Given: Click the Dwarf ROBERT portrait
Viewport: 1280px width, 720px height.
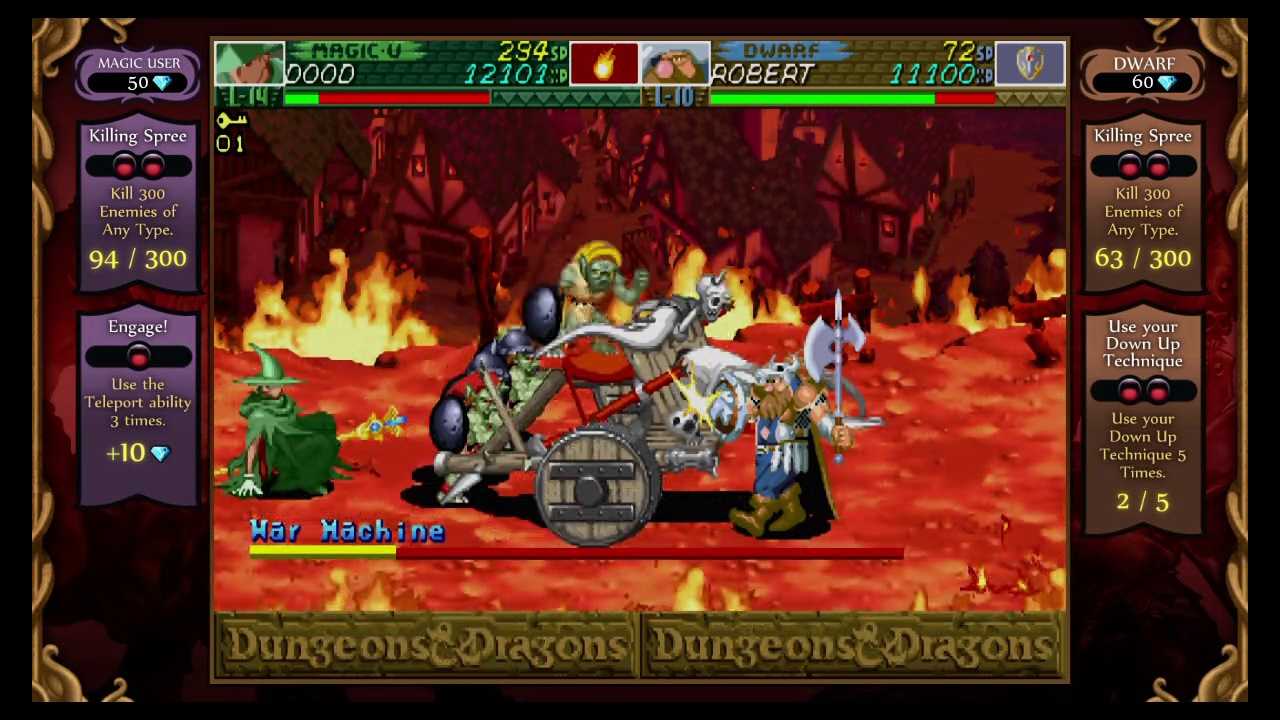Looking at the screenshot, I should click(x=676, y=64).
